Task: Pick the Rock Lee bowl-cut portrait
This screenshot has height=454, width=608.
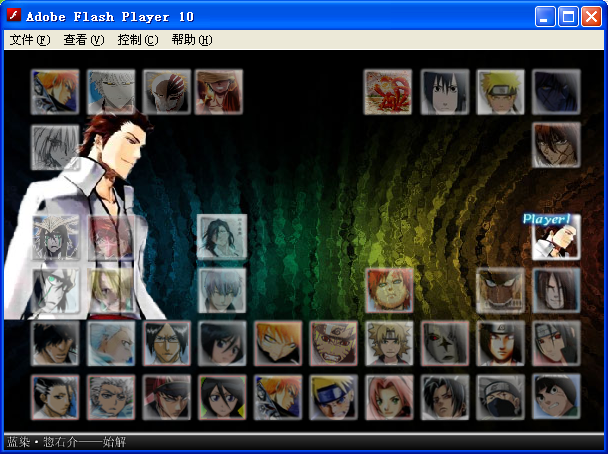Action: click(x=556, y=398)
